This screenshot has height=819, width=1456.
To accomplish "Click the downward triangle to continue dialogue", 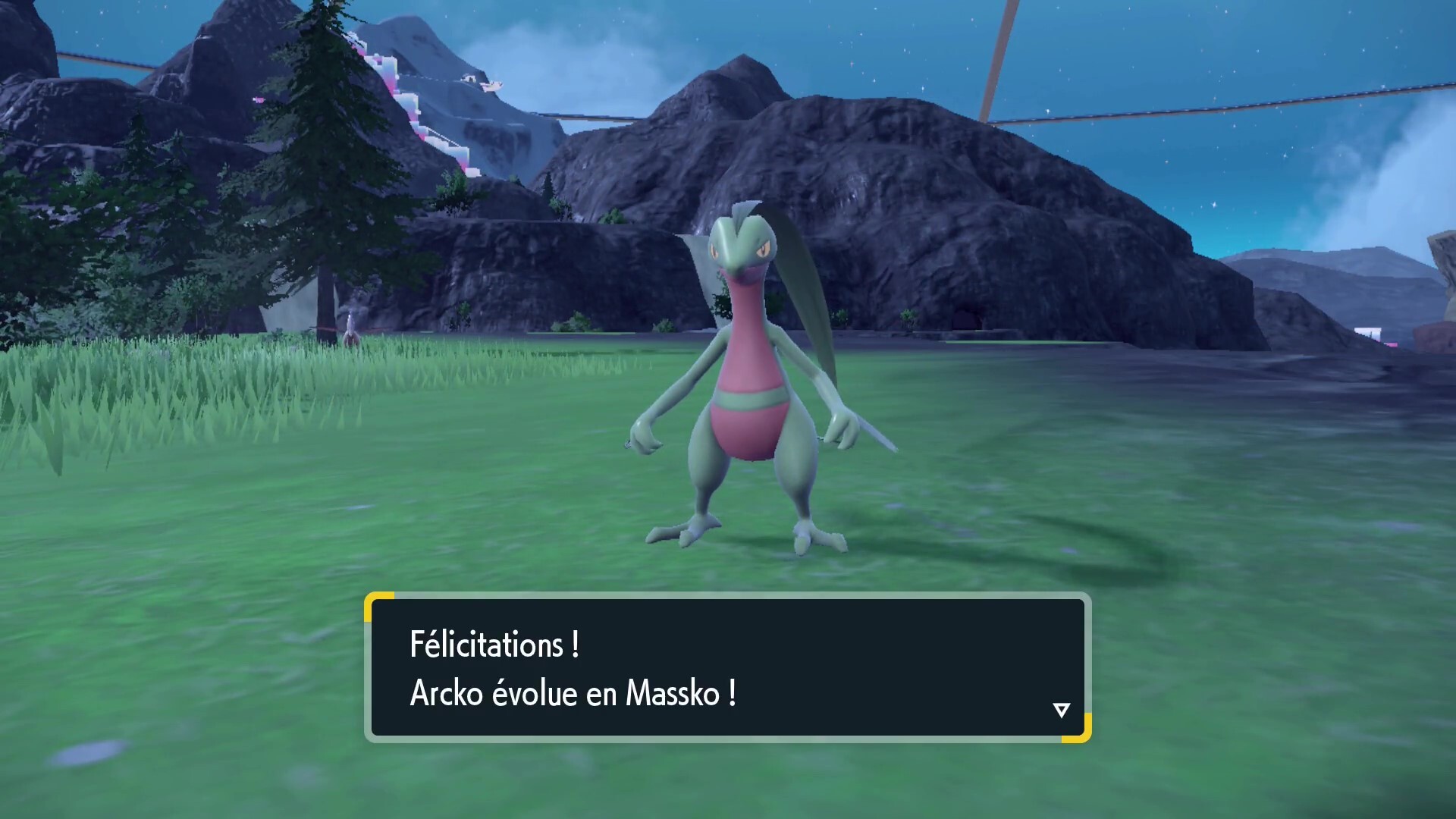I will (1061, 710).
